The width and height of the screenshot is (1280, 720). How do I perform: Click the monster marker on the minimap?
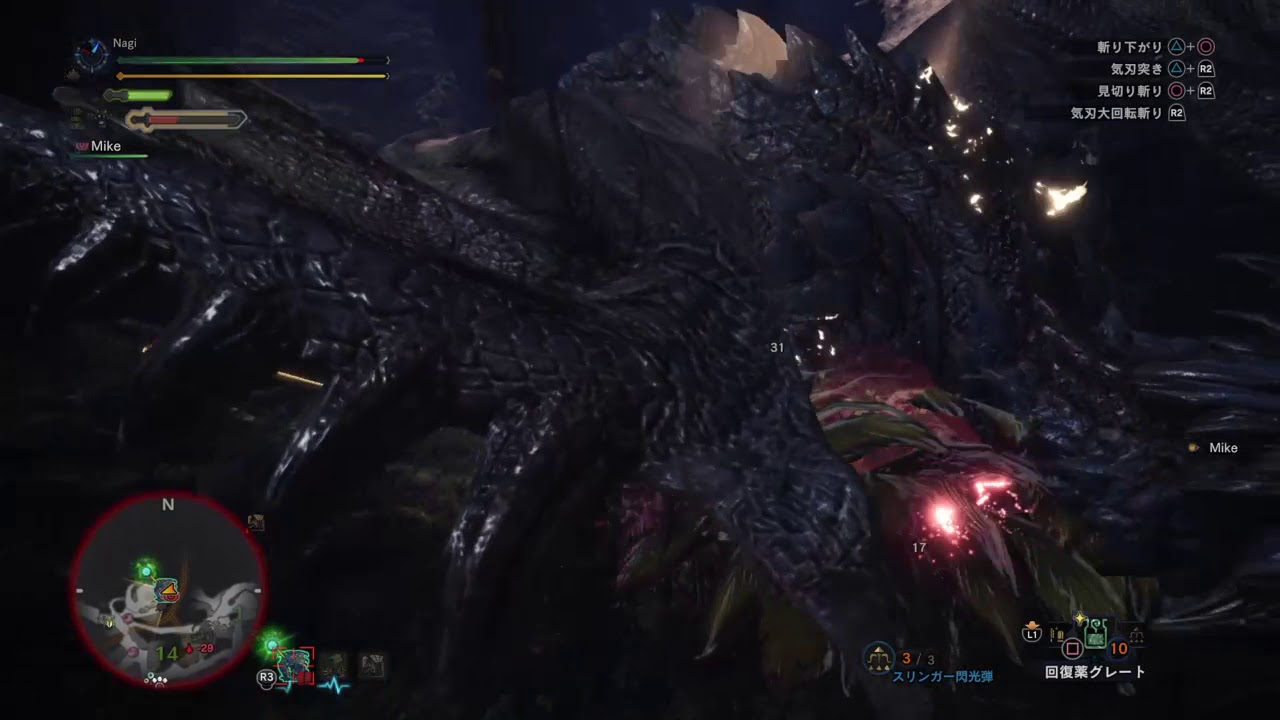pos(167,590)
